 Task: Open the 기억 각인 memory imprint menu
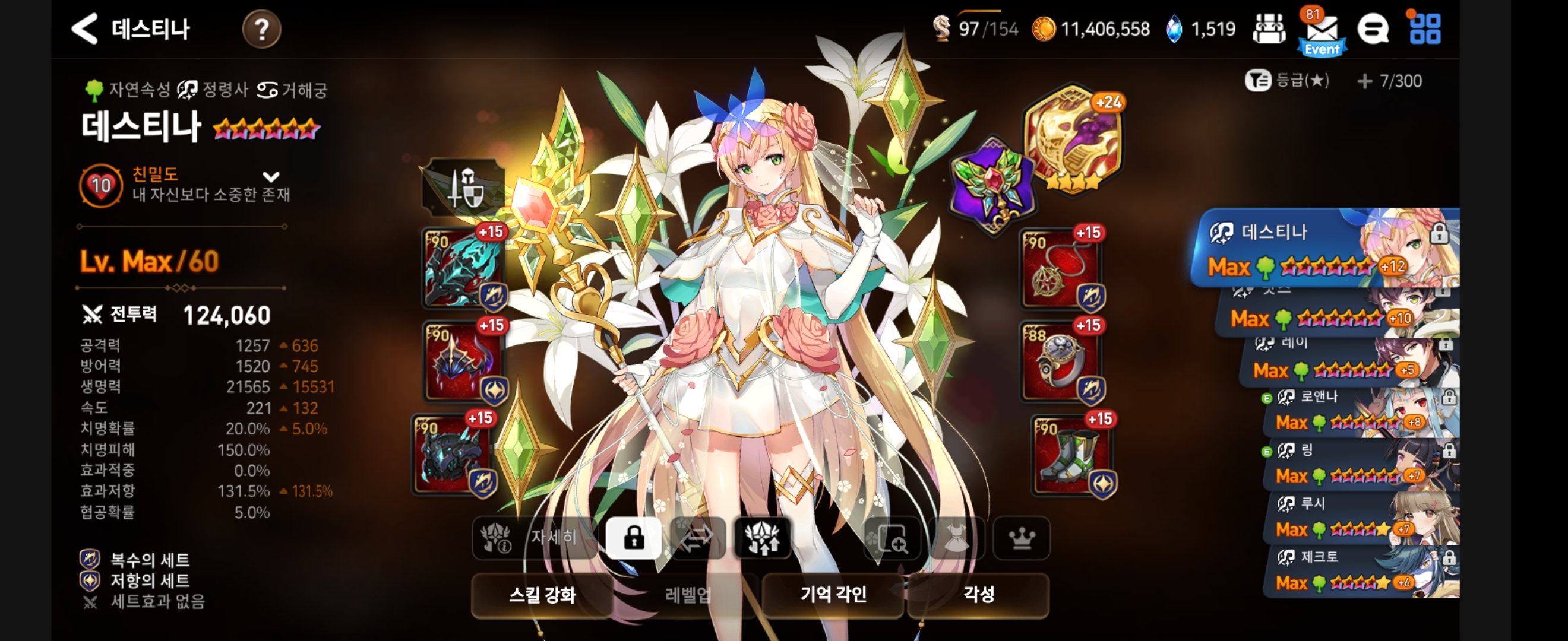(833, 594)
